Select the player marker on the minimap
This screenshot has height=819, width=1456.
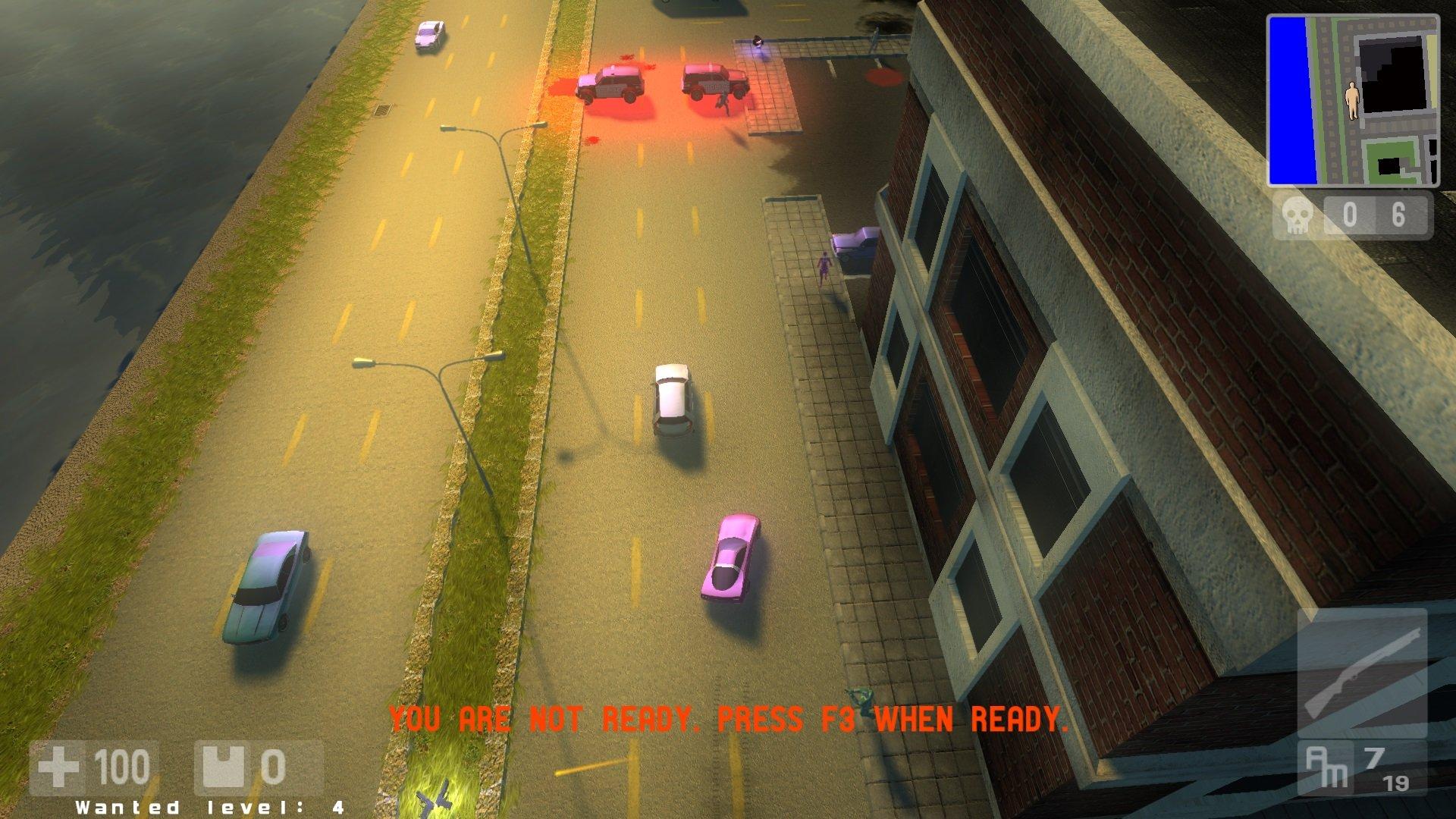(1353, 99)
